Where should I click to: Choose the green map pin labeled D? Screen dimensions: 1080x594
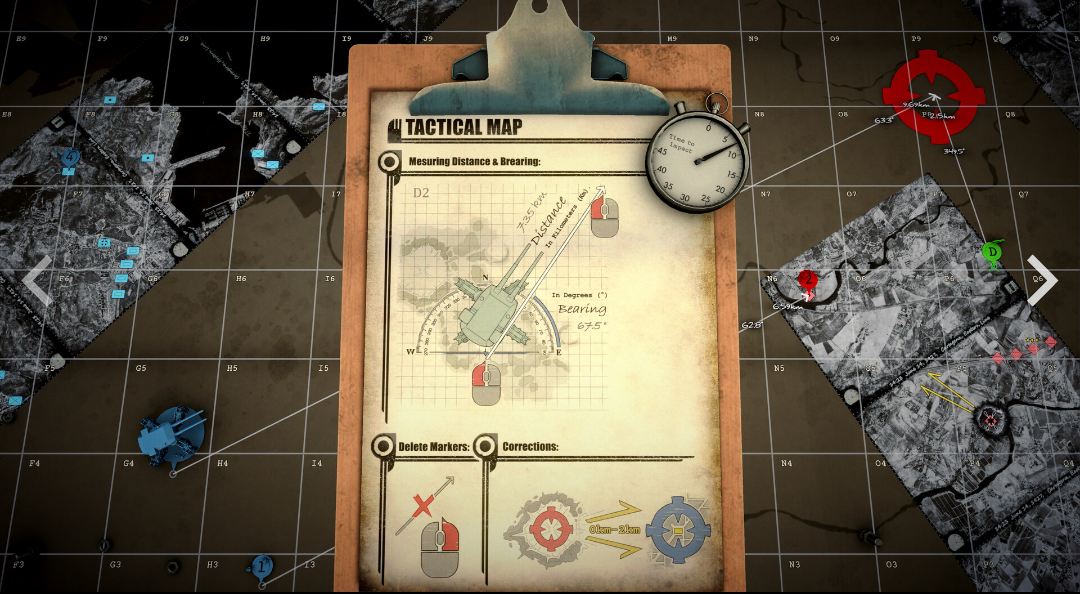coord(991,252)
